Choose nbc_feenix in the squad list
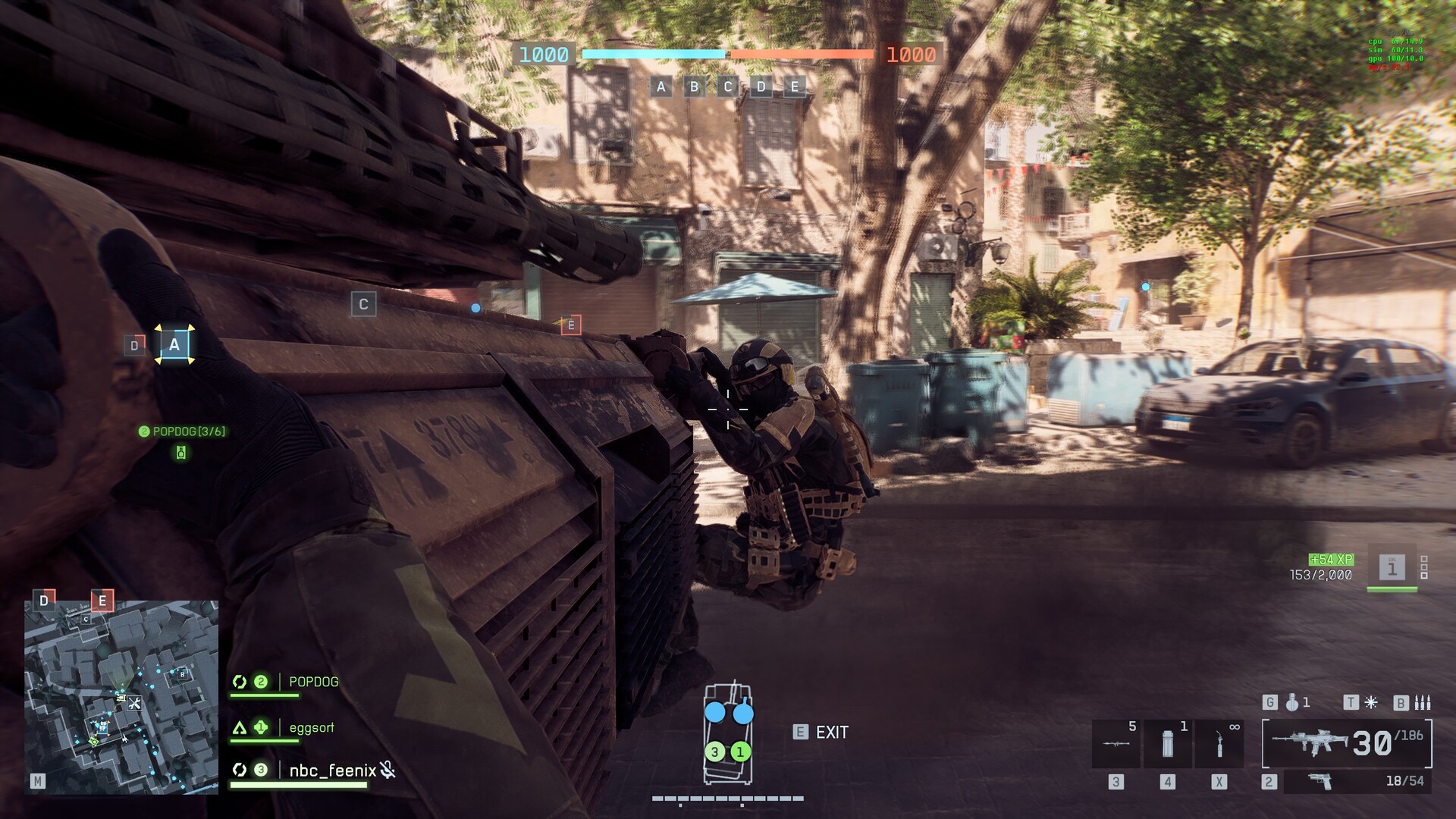The image size is (1456, 819). [332, 770]
